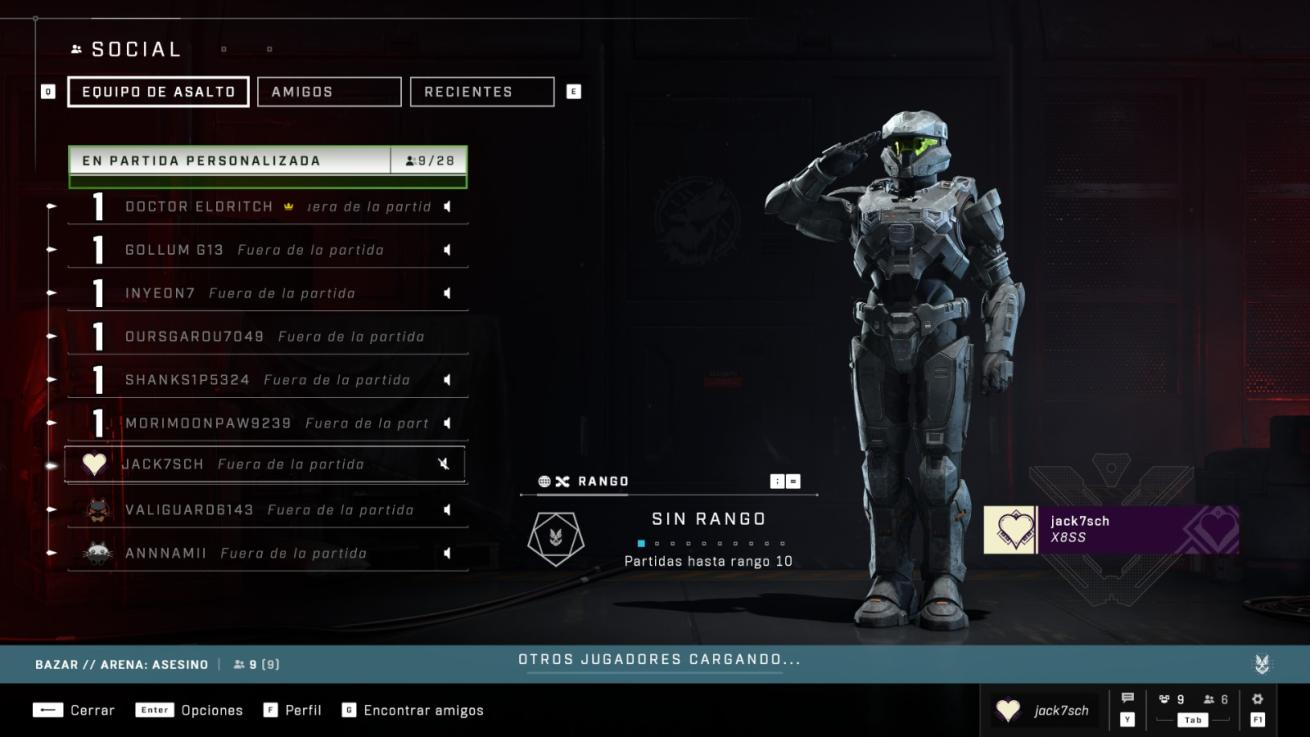Viewport: 1310px width, 737px height.
Task: Toggle the mute speaker icon for JACK7SCH
Action: 444,464
